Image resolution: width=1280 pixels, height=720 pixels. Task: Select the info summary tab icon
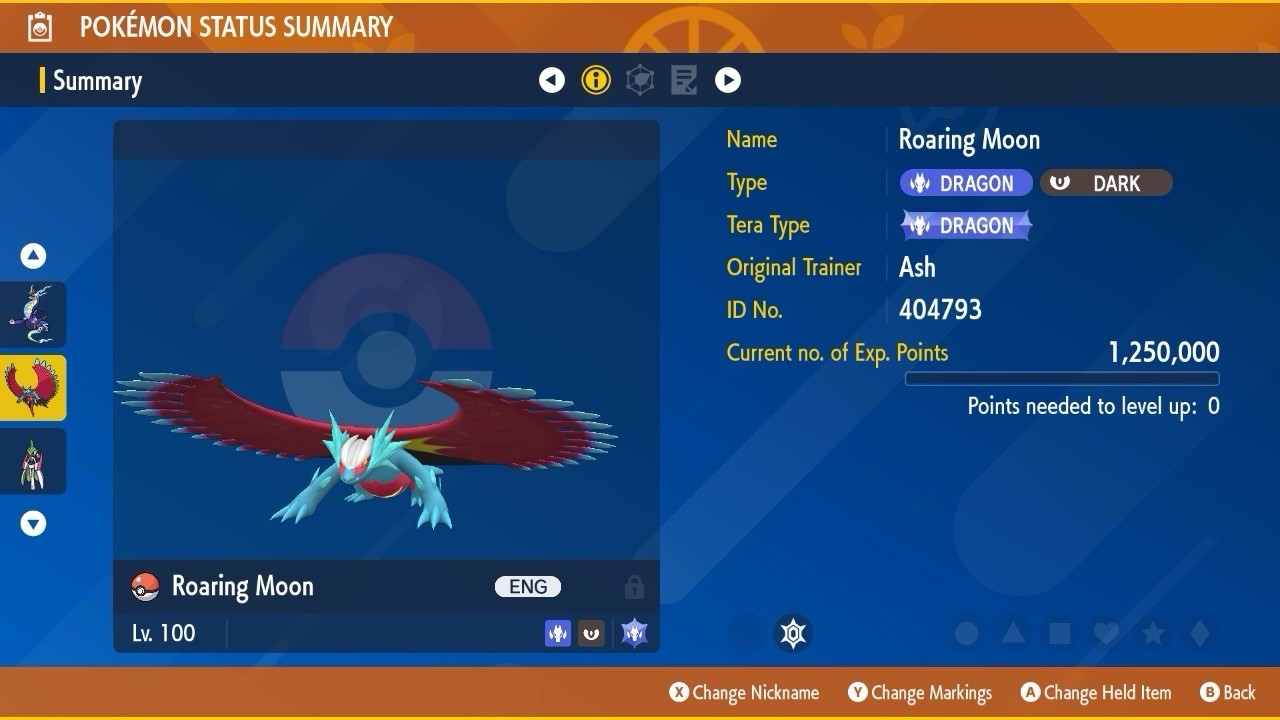pyautogui.click(x=596, y=80)
